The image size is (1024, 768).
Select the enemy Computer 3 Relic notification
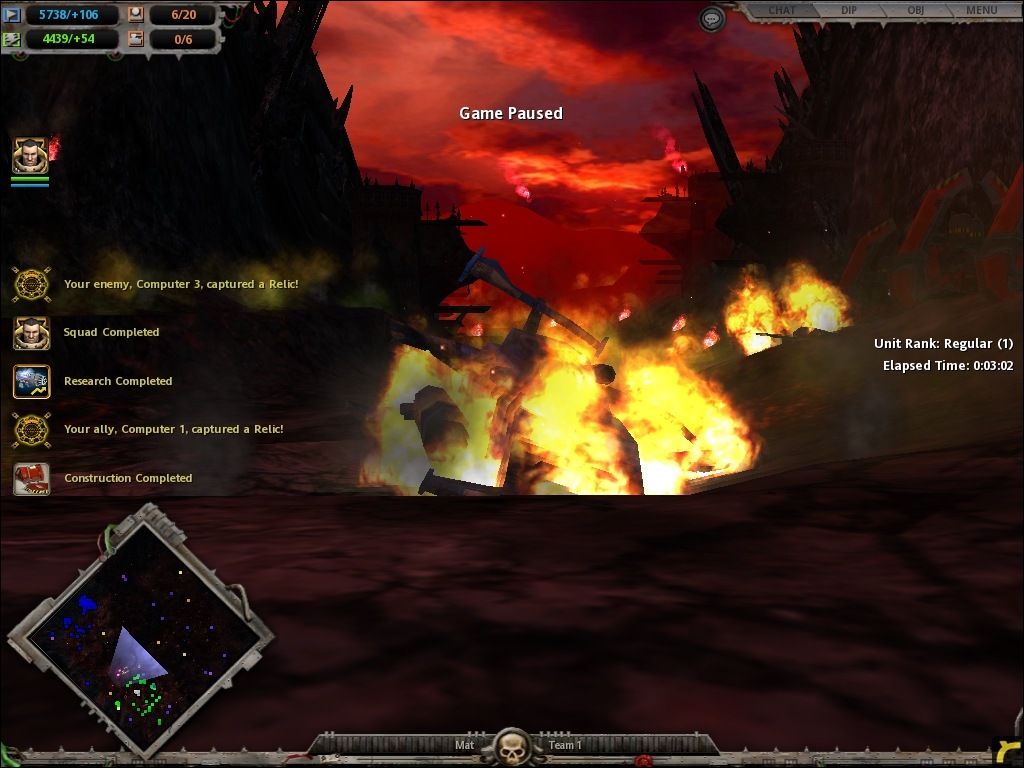click(x=32, y=284)
